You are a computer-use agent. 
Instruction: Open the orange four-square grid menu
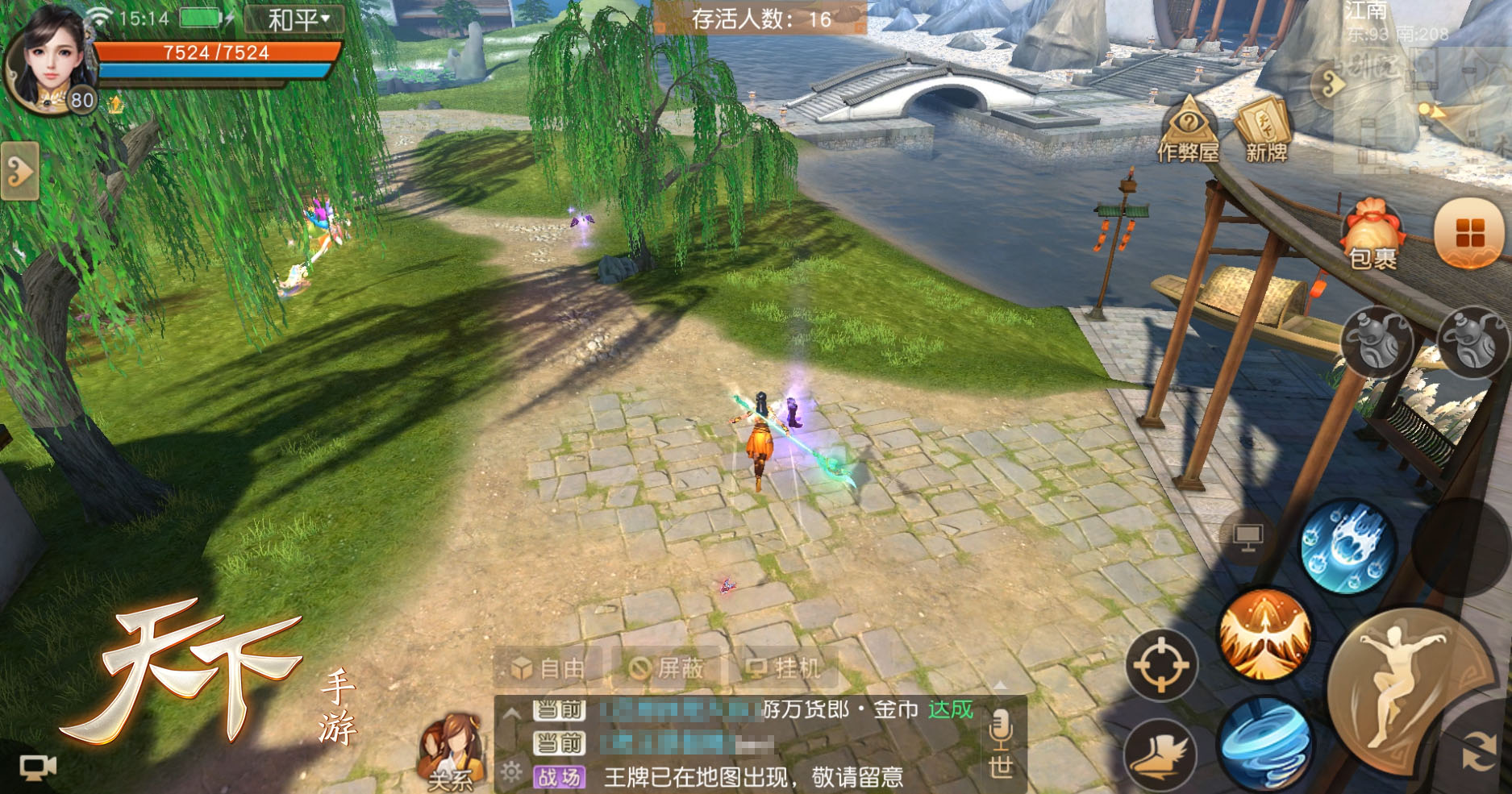(1469, 233)
